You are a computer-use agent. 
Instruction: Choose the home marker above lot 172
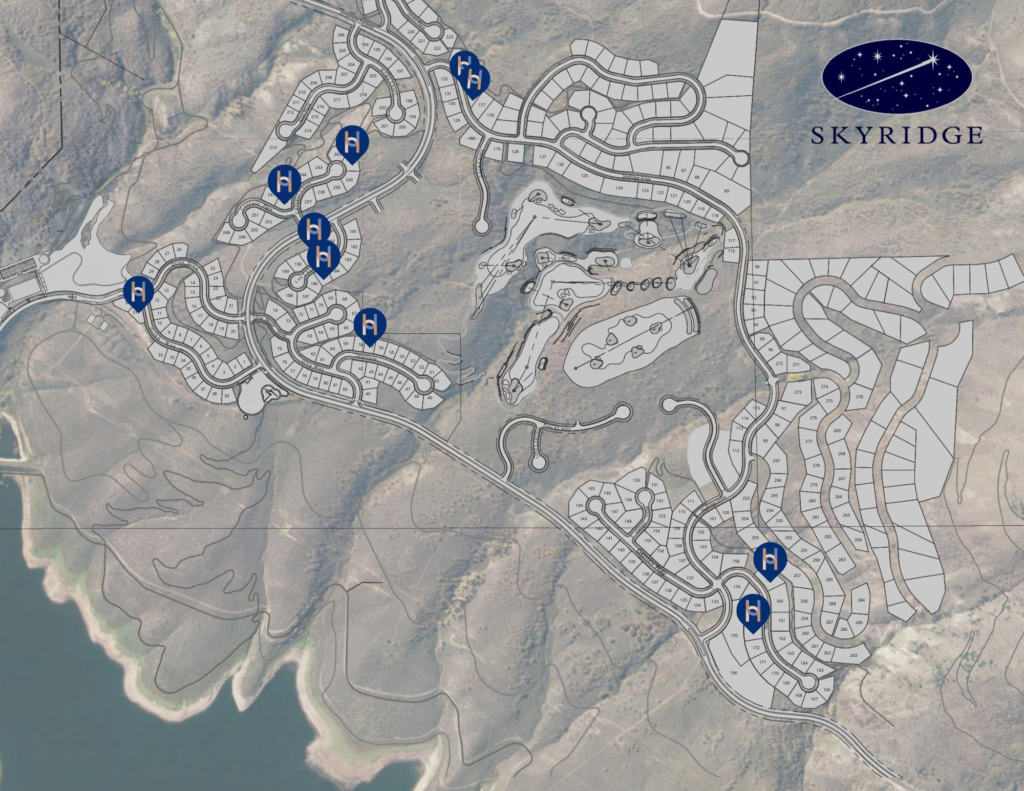(752, 609)
